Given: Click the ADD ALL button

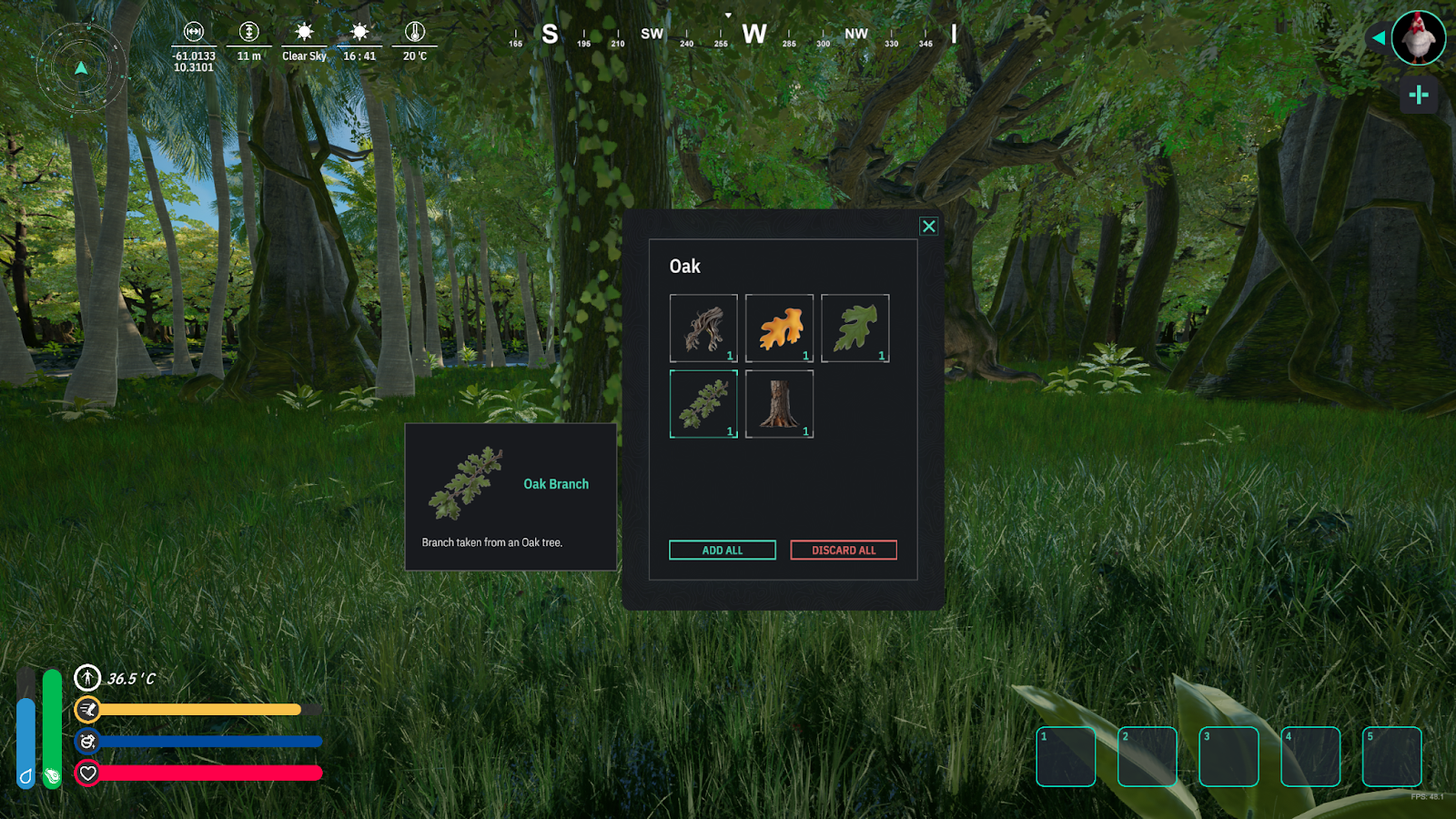Looking at the screenshot, I should [723, 551].
